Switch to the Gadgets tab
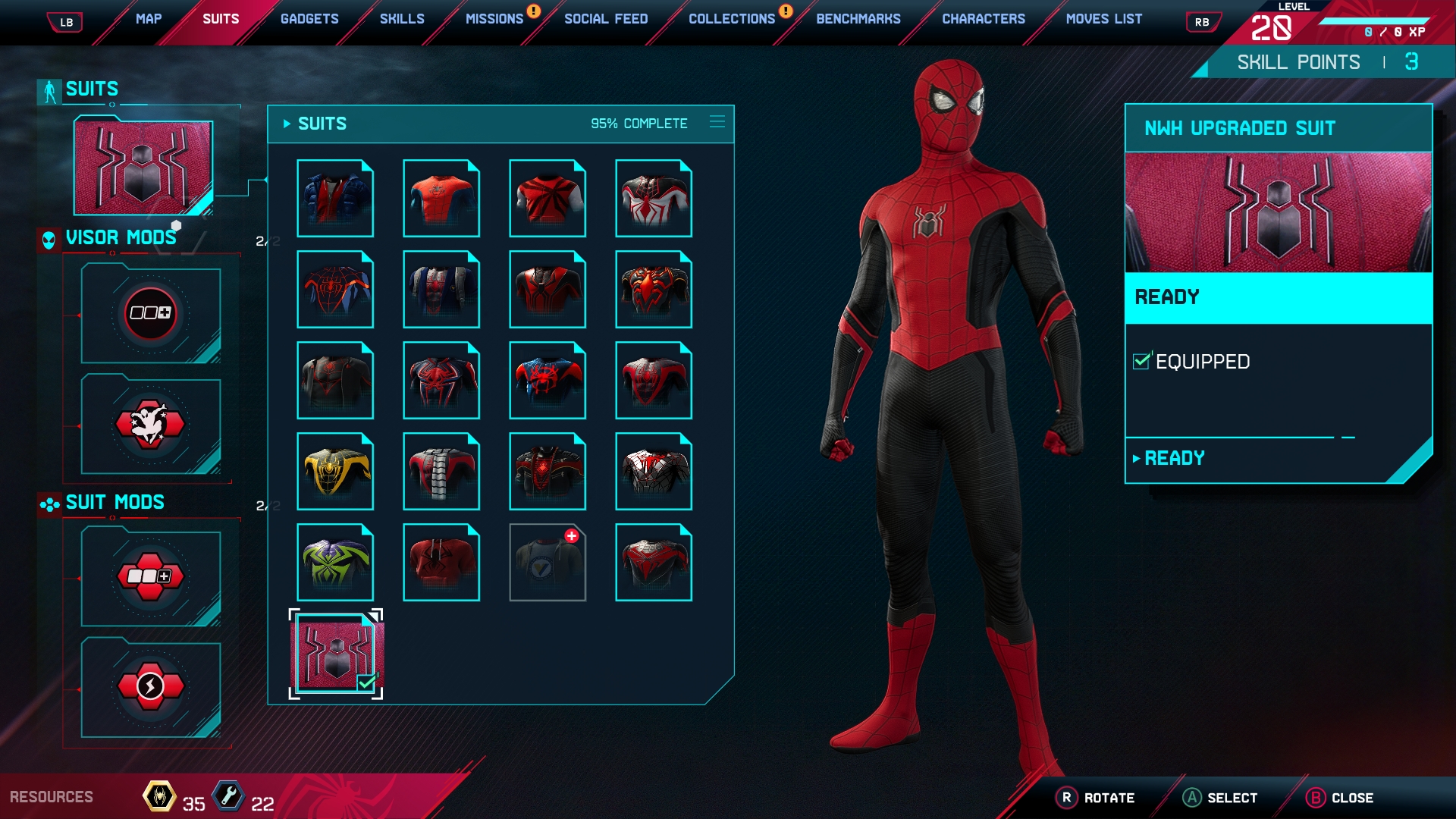 tap(309, 19)
